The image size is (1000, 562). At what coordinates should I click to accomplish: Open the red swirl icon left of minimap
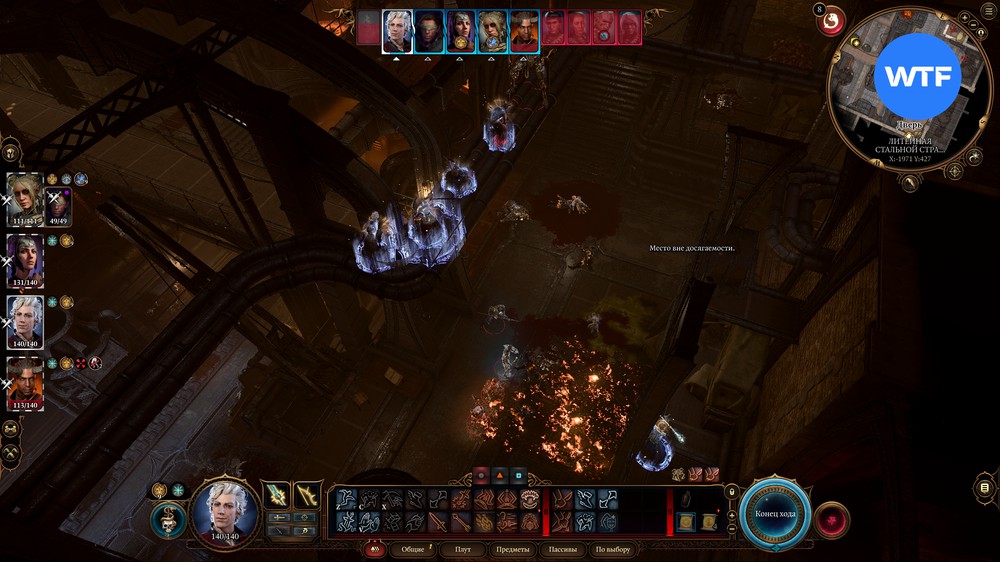[831, 20]
